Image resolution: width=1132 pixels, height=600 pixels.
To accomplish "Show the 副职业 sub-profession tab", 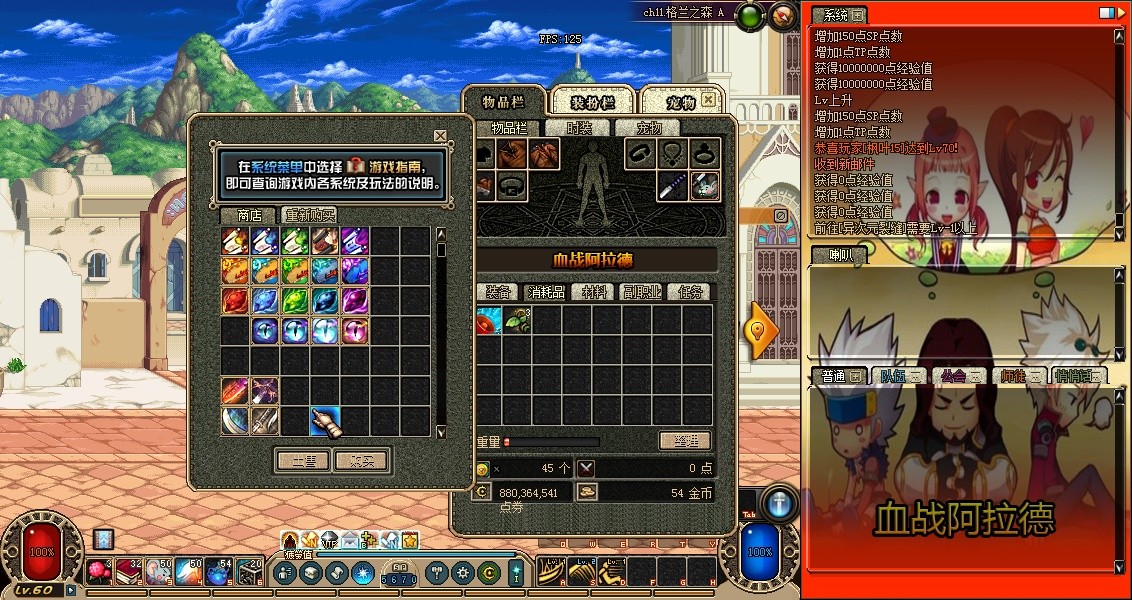I will tap(641, 292).
